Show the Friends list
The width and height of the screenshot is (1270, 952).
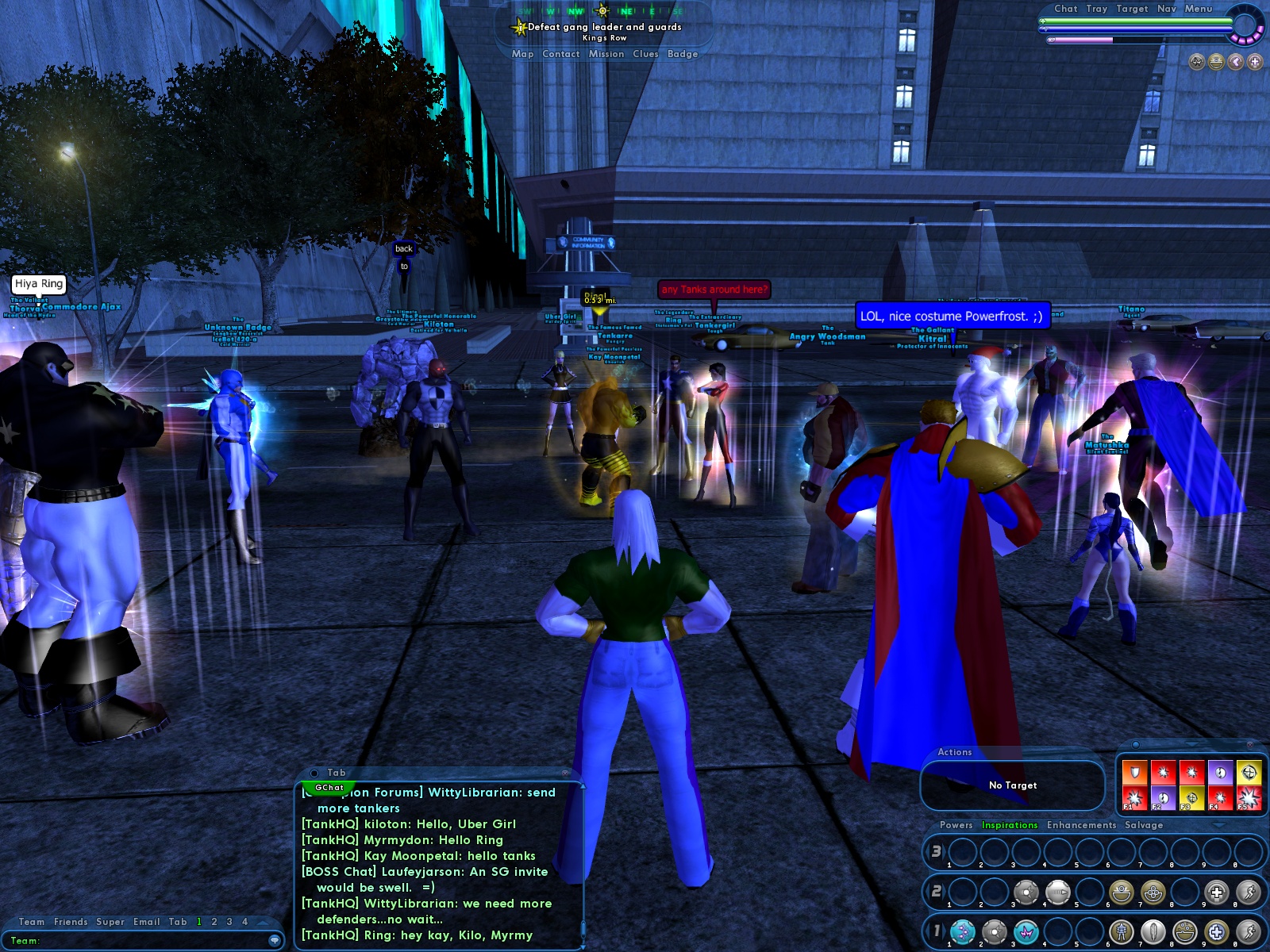tap(71, 922)
